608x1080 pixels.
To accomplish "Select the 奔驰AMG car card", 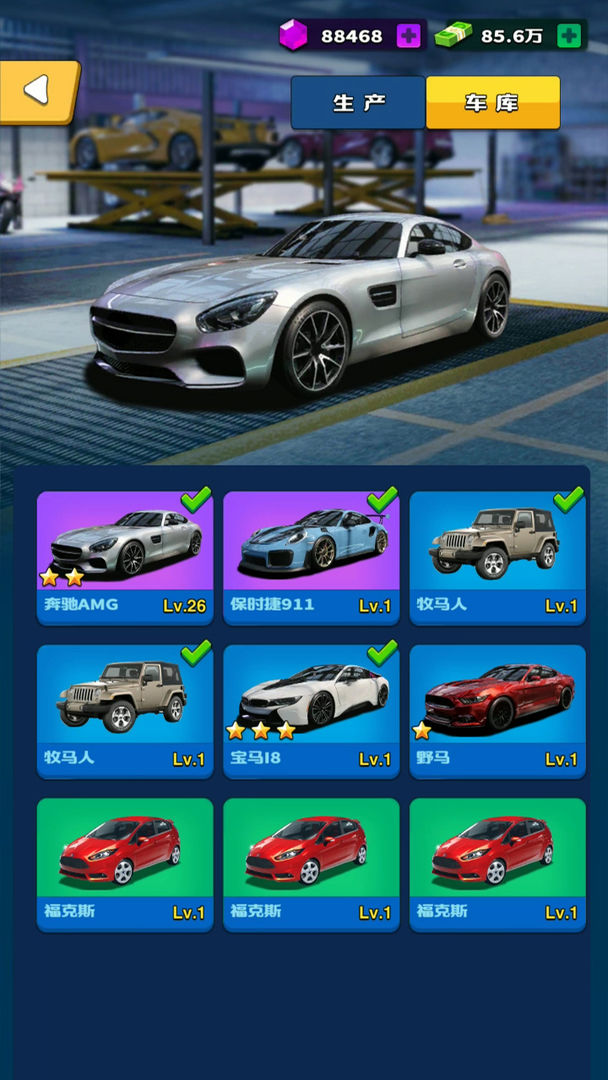I will 125,557.
